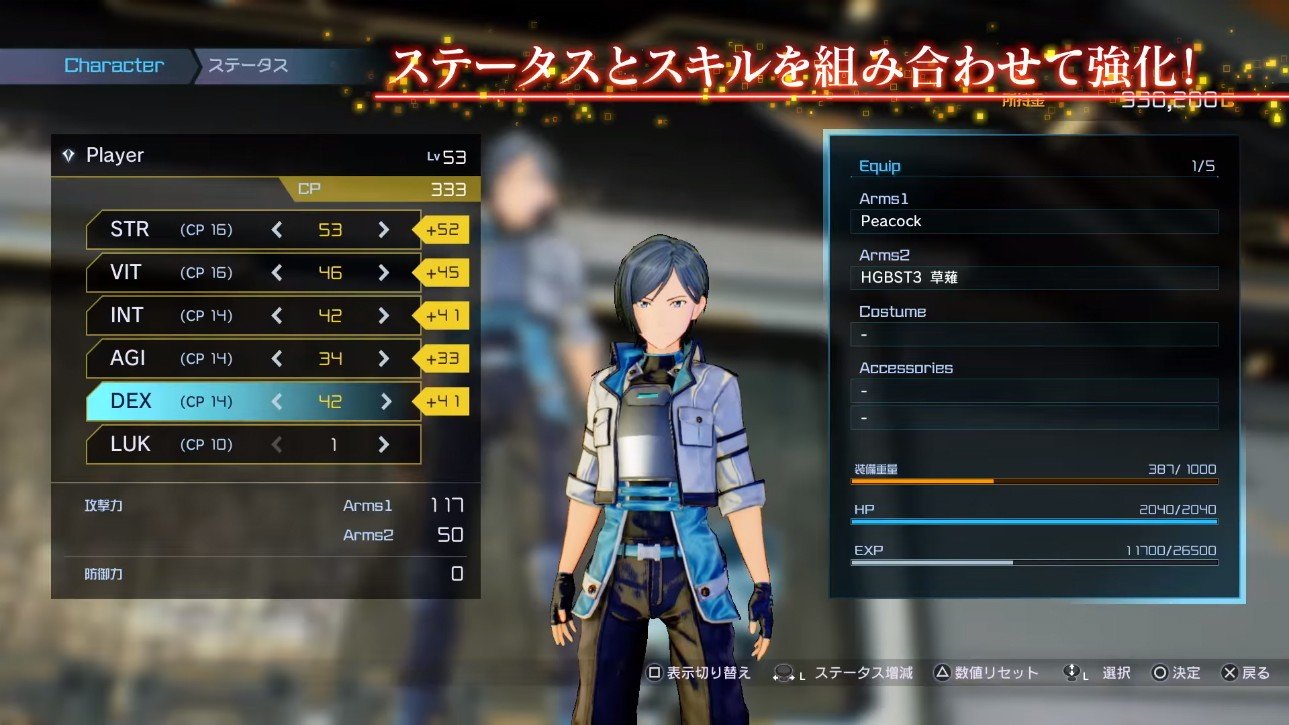
Task: Switch to the Character tab
Action: point(113,65)
